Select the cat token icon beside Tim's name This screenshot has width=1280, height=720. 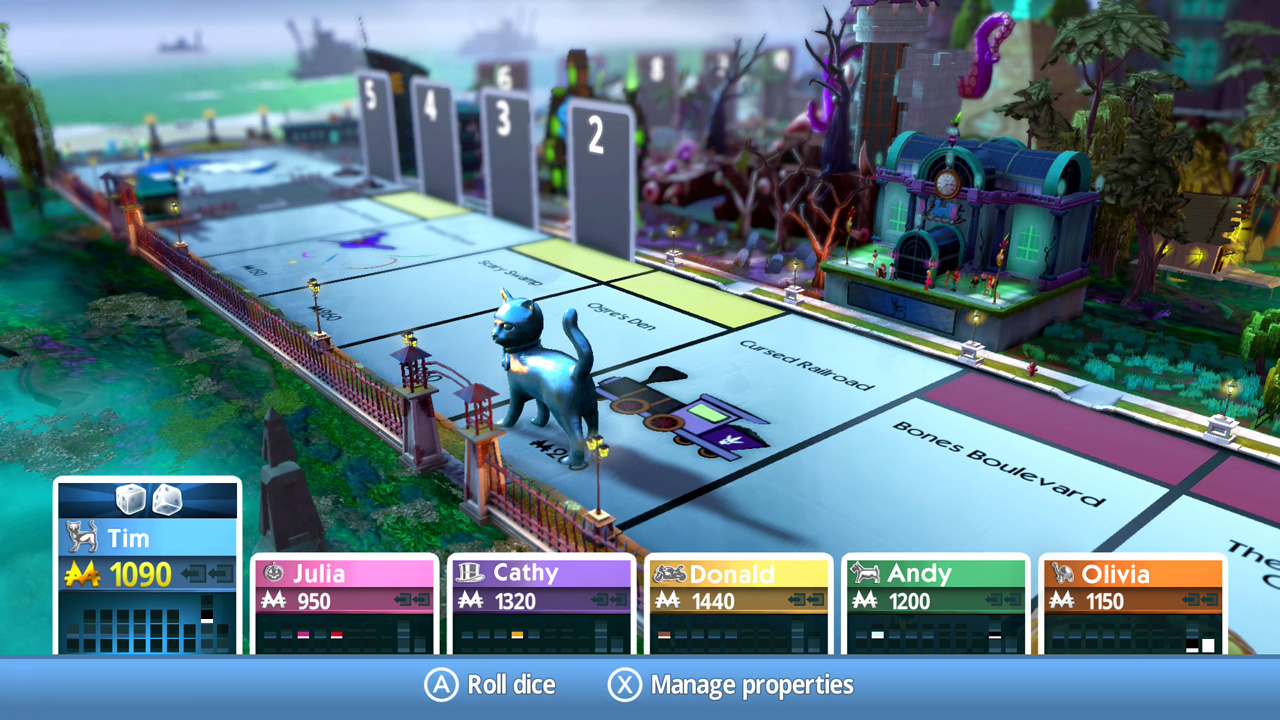tap(82, 538)
